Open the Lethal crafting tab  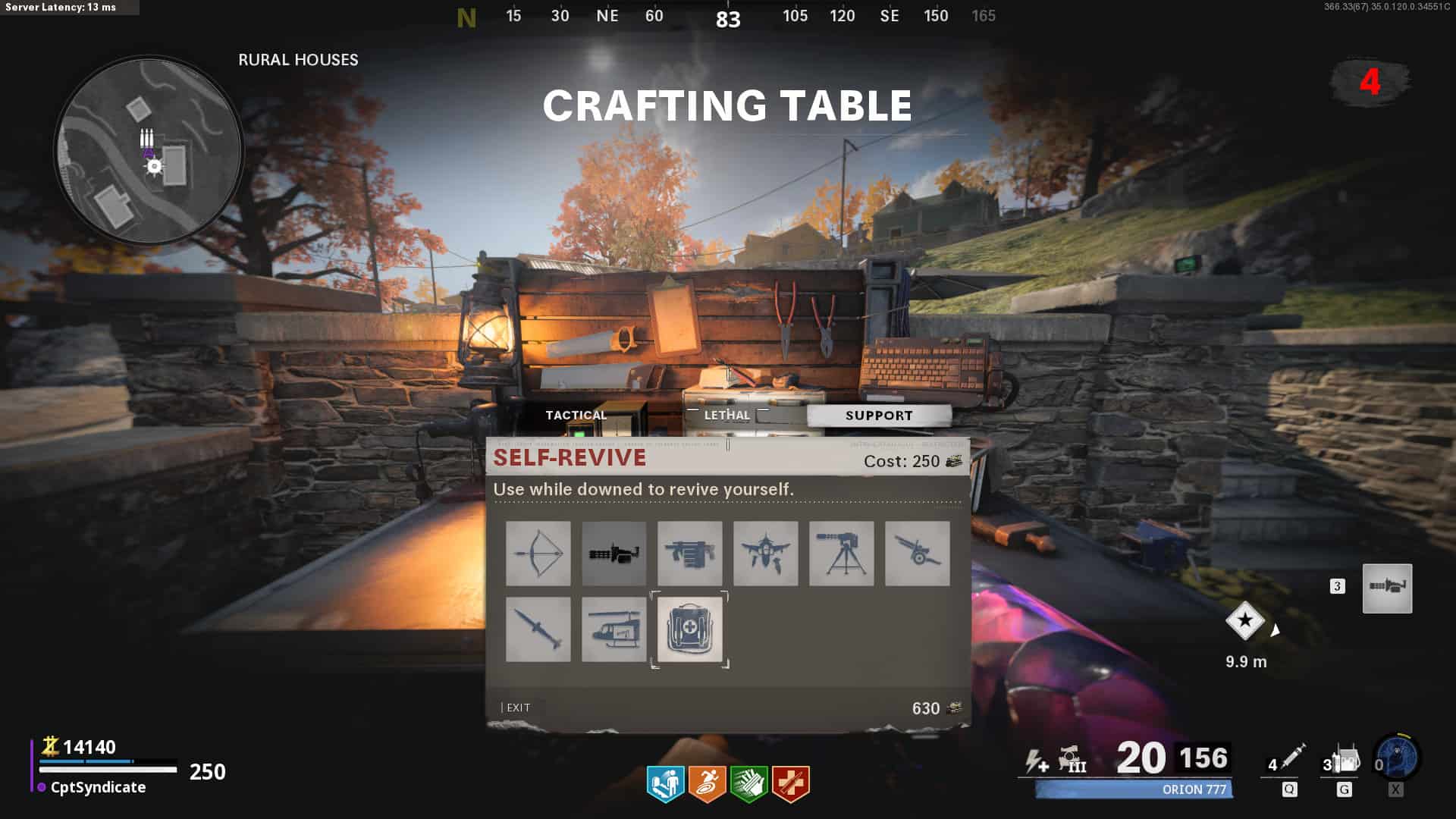pos(726,415)
